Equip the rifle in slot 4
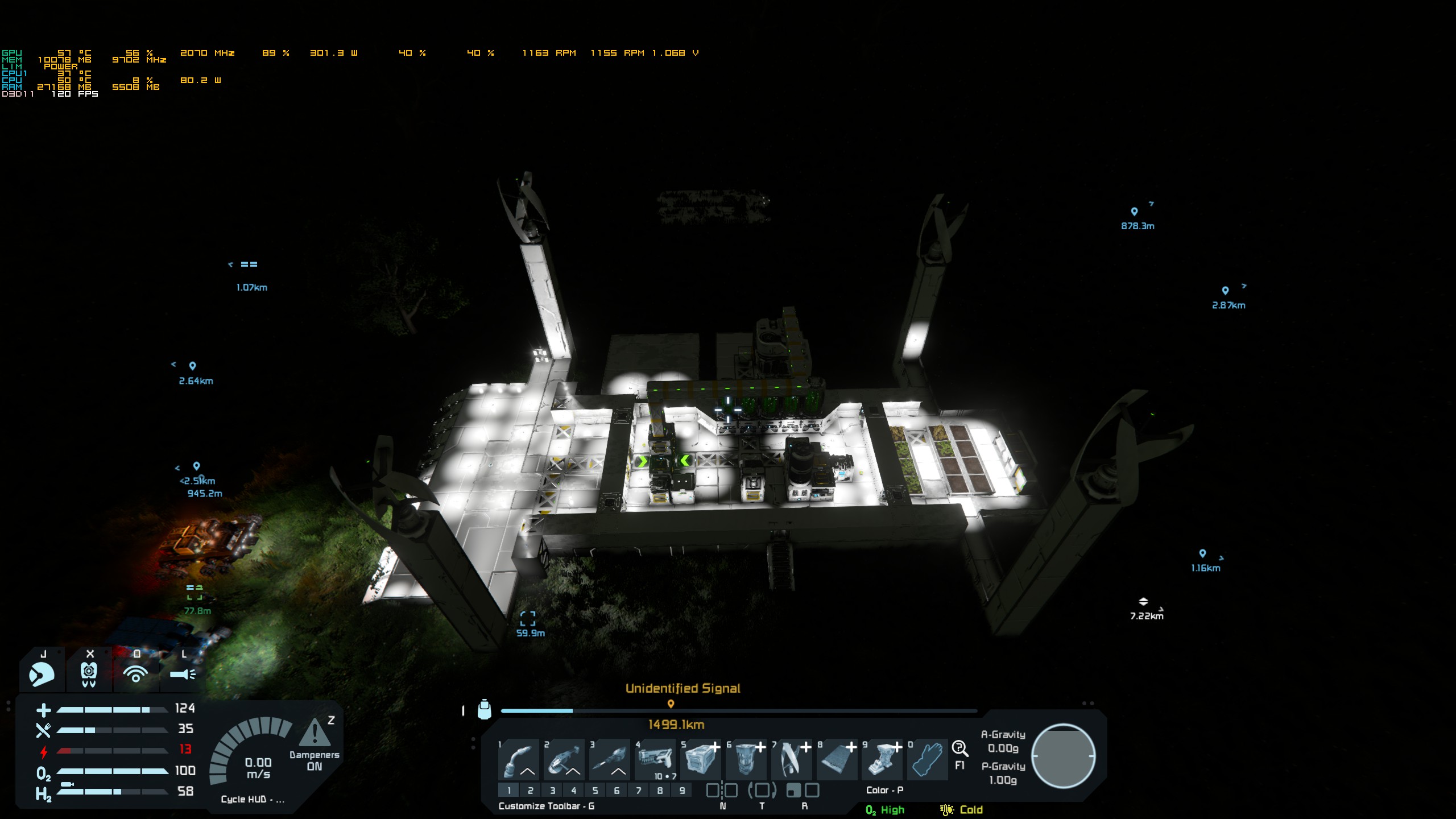1456x819 pixels. click(x=655, y=760)
